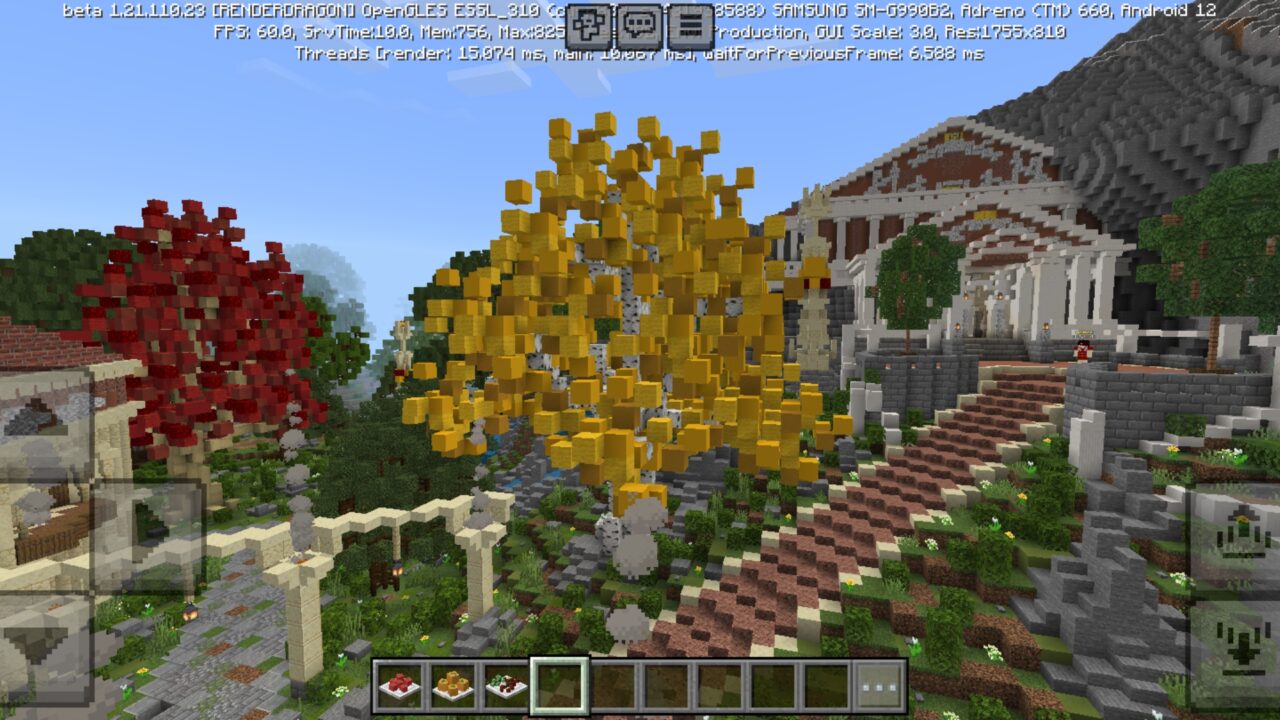The width and height of the screenshot is (1280, 720).
Task: Open the pause menu button with three lines
Action: 689,26
